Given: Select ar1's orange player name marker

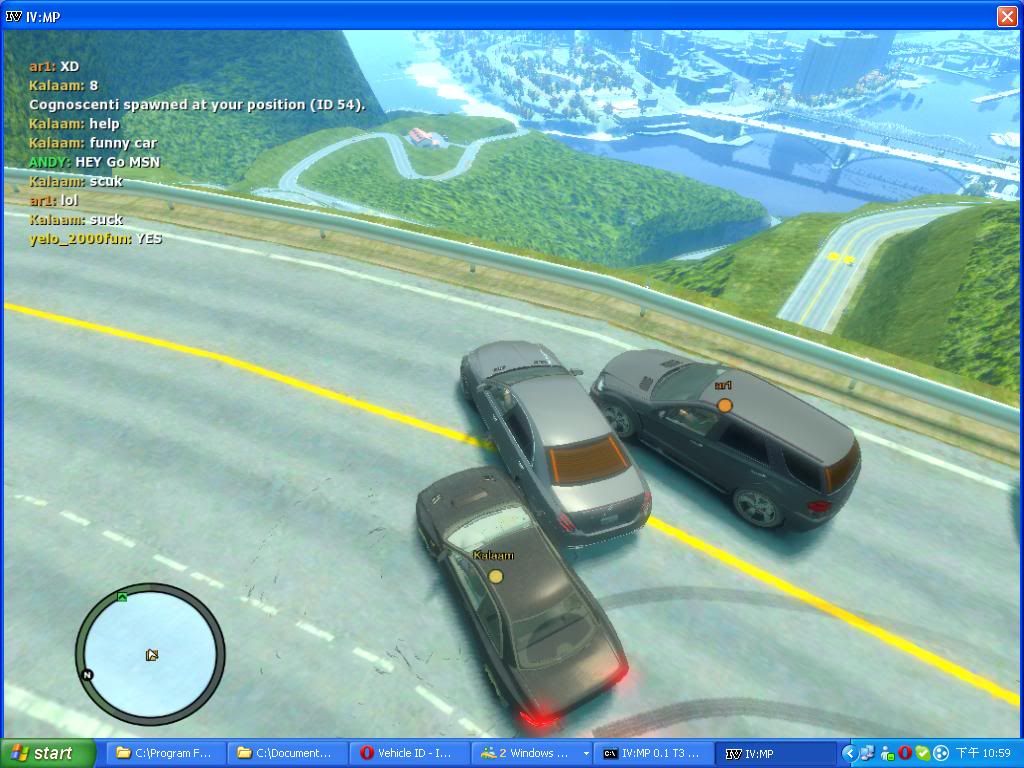Looking at the screenshot, I should pos(724,405).
